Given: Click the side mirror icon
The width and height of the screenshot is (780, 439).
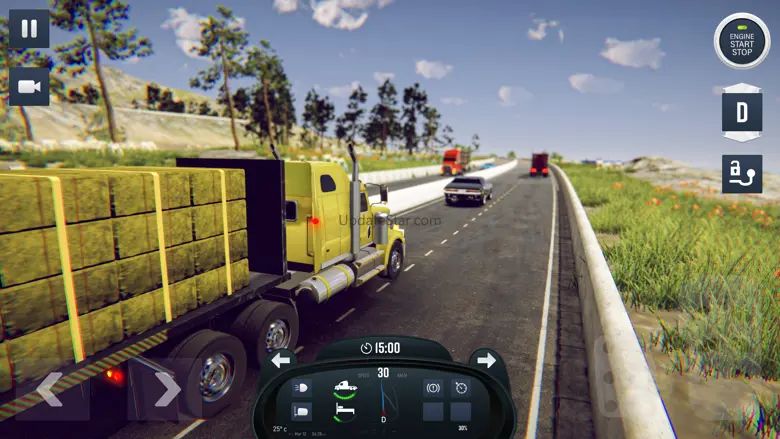Looking at the screenshot, I should (301, 411).
